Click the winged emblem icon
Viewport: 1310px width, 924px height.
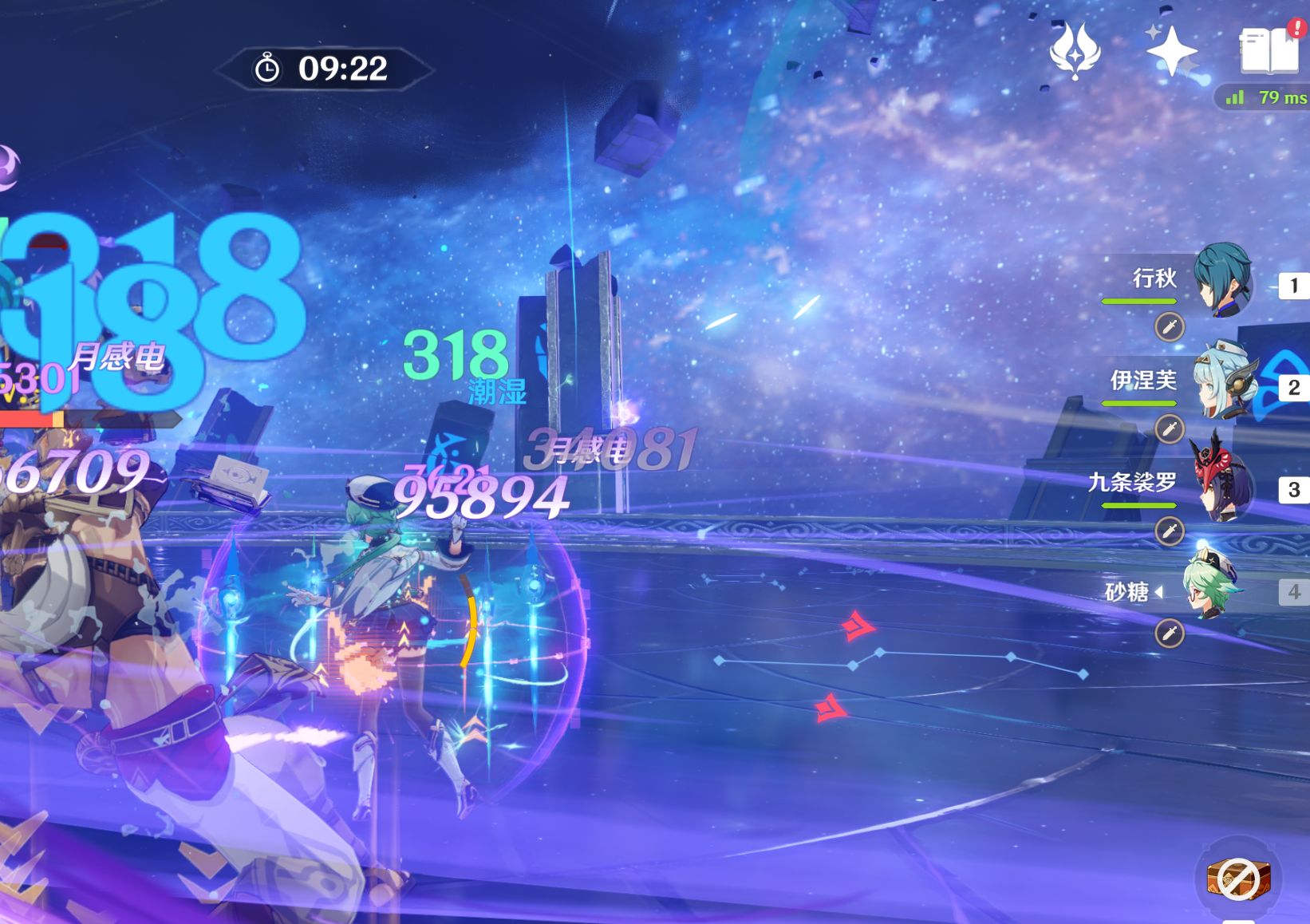click(1075, 51)
